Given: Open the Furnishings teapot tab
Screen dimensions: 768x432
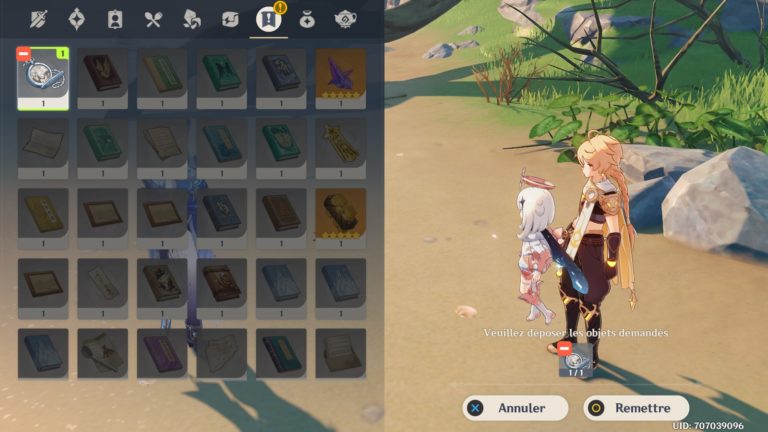Looking at the screenshot, I should pyautogui.click(x=345, y=18).
